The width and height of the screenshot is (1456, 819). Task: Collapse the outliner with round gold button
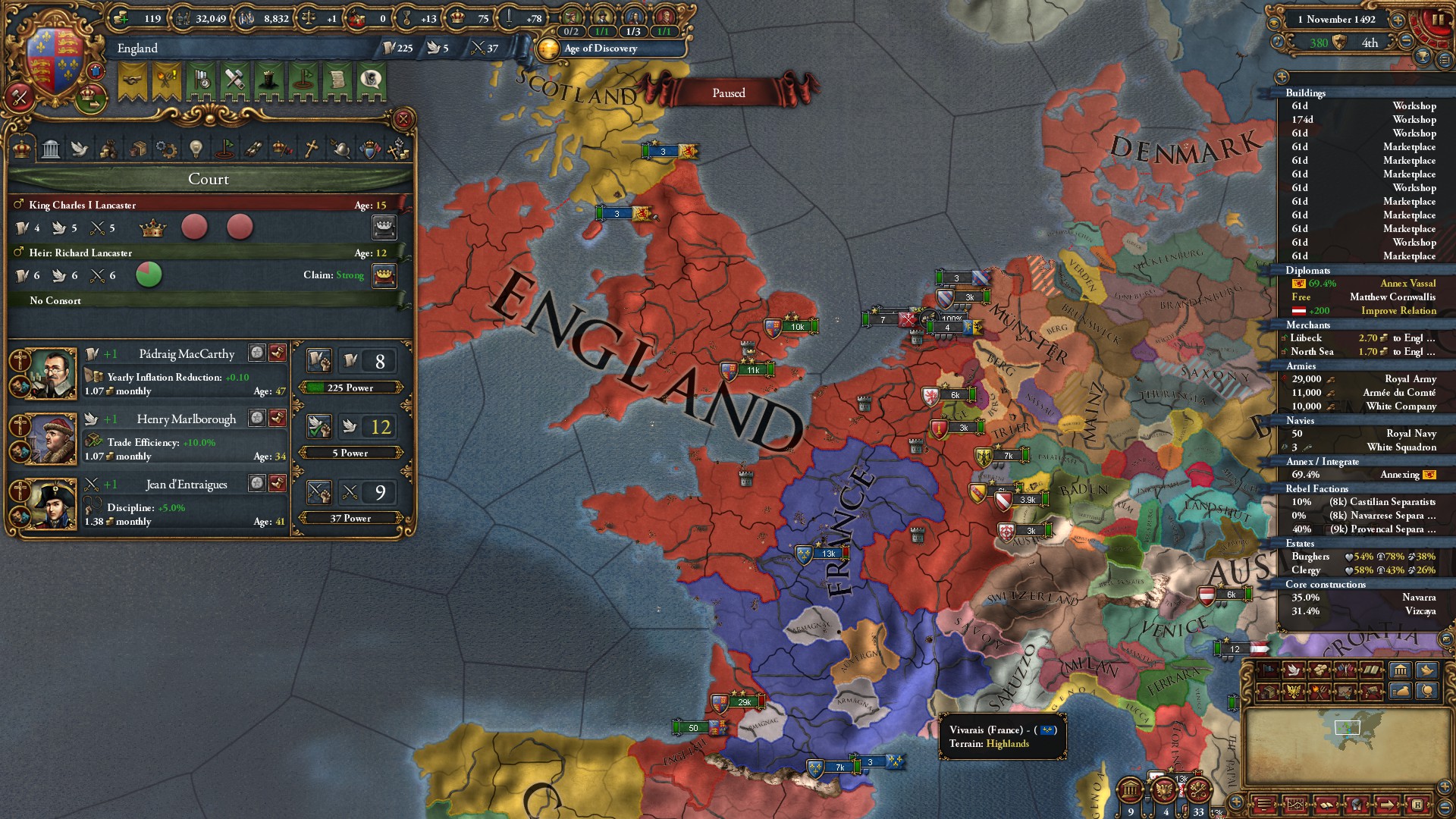click(x=1282, y=77)
